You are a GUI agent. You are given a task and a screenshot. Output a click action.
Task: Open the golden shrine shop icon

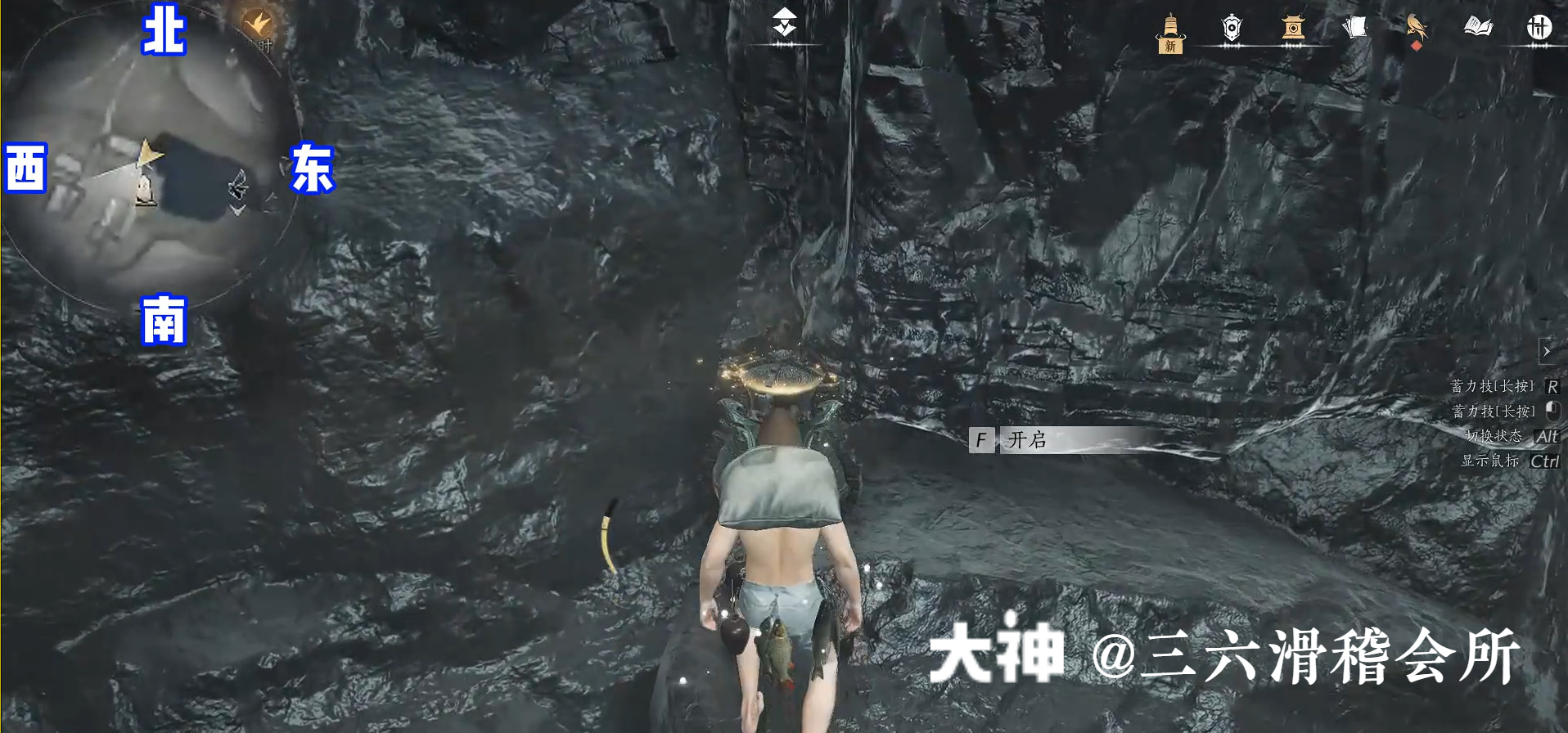point(1293,29)
